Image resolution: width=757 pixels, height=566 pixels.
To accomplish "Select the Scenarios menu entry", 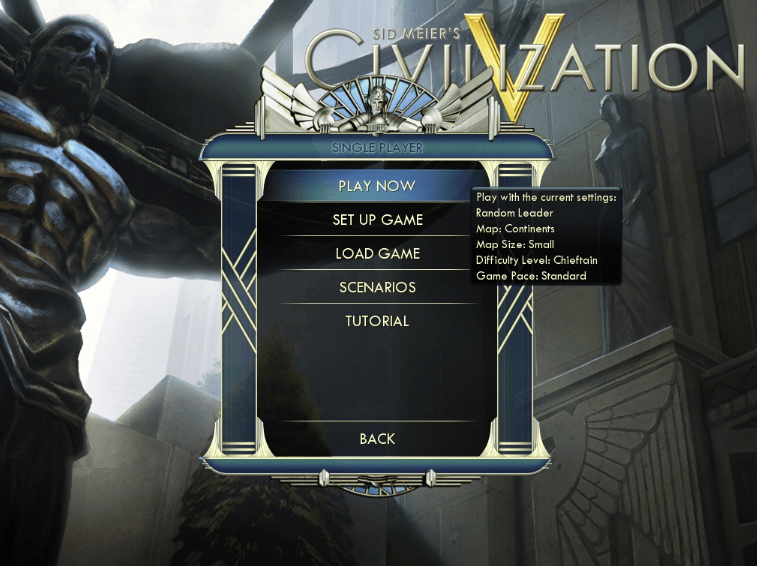I will point(377,288).
